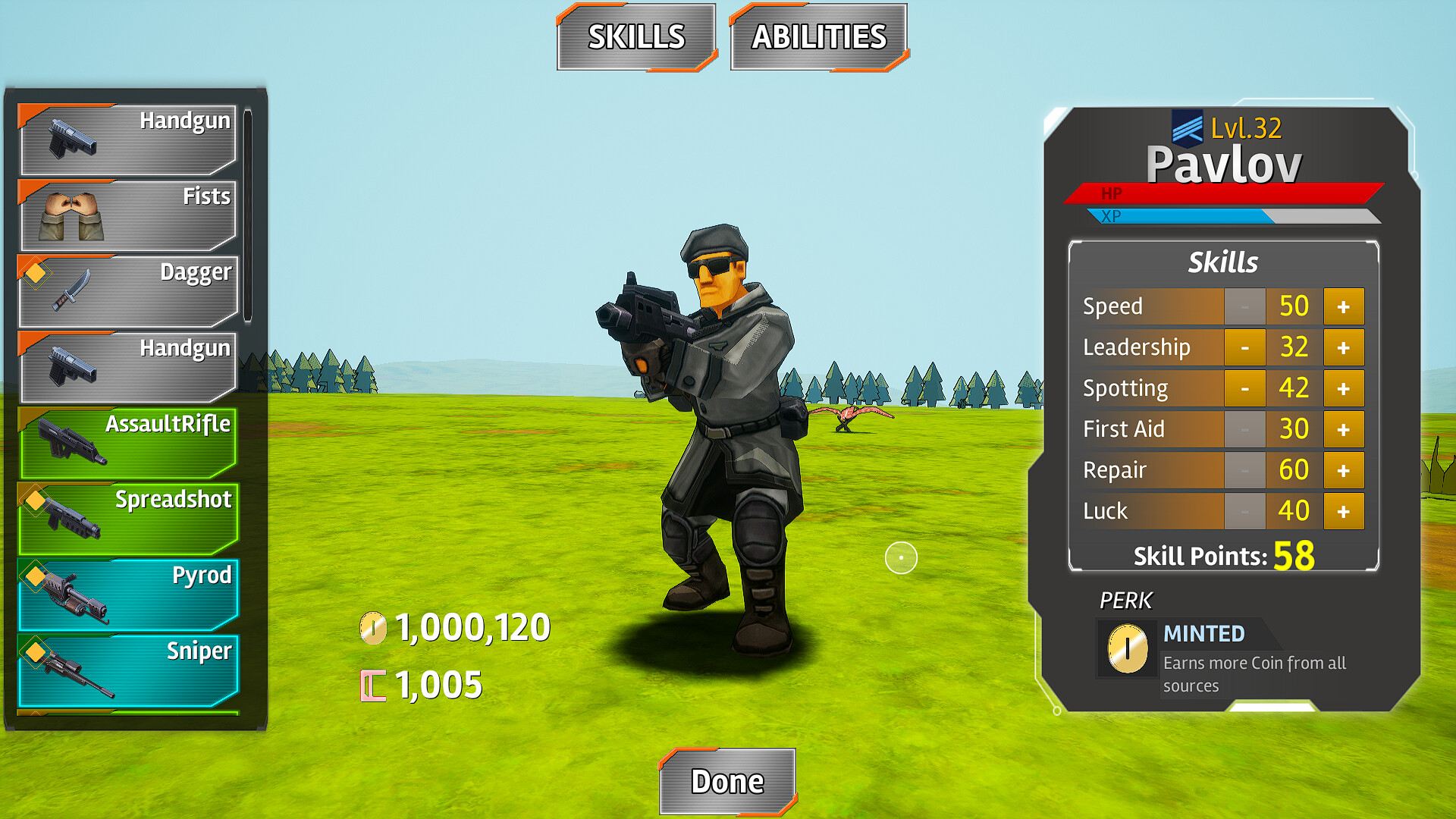Increase Speed with its plus button
This screenshot has height=819, width=1456.
click(1344, 306)
